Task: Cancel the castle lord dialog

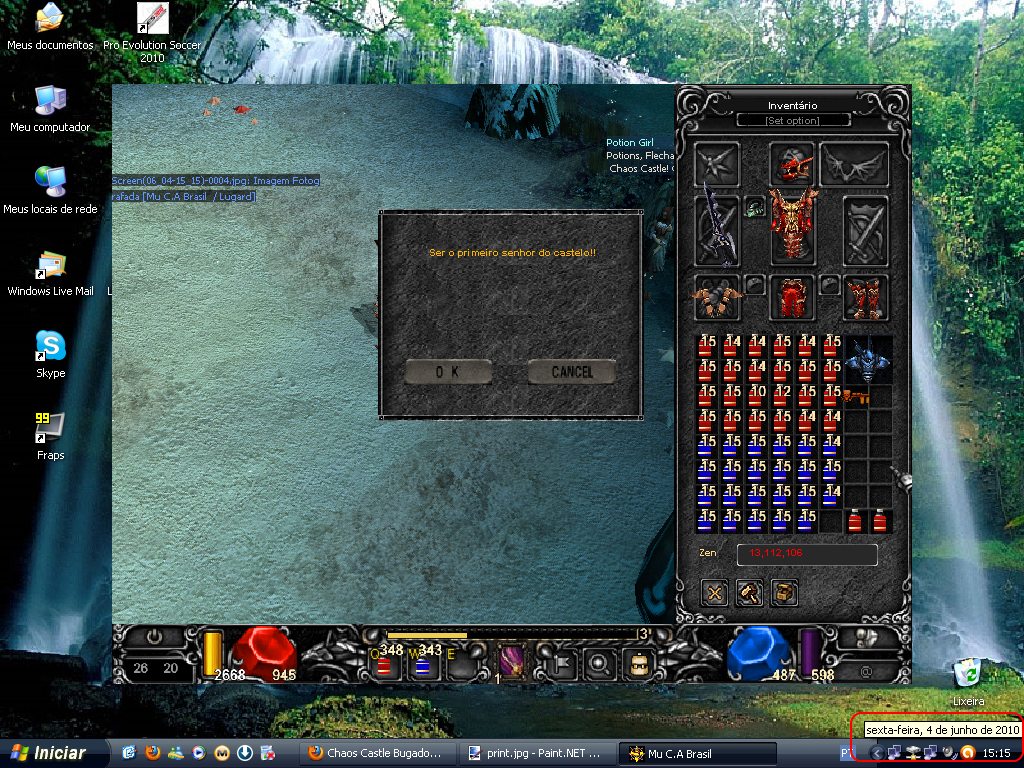Action: [571, 372]
